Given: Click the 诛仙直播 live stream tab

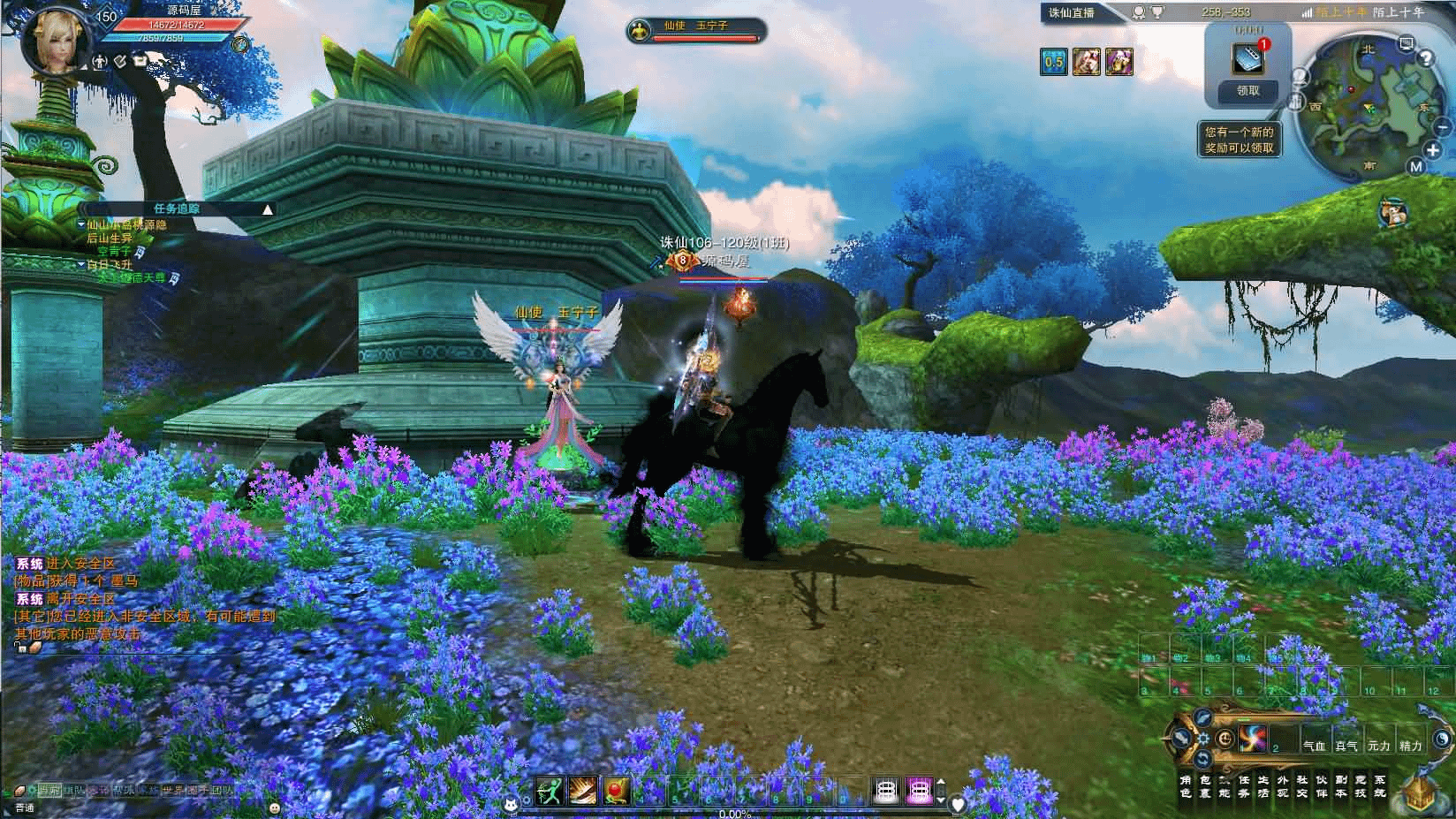Looking at the screenshot, I should (x=1071, y=12).
